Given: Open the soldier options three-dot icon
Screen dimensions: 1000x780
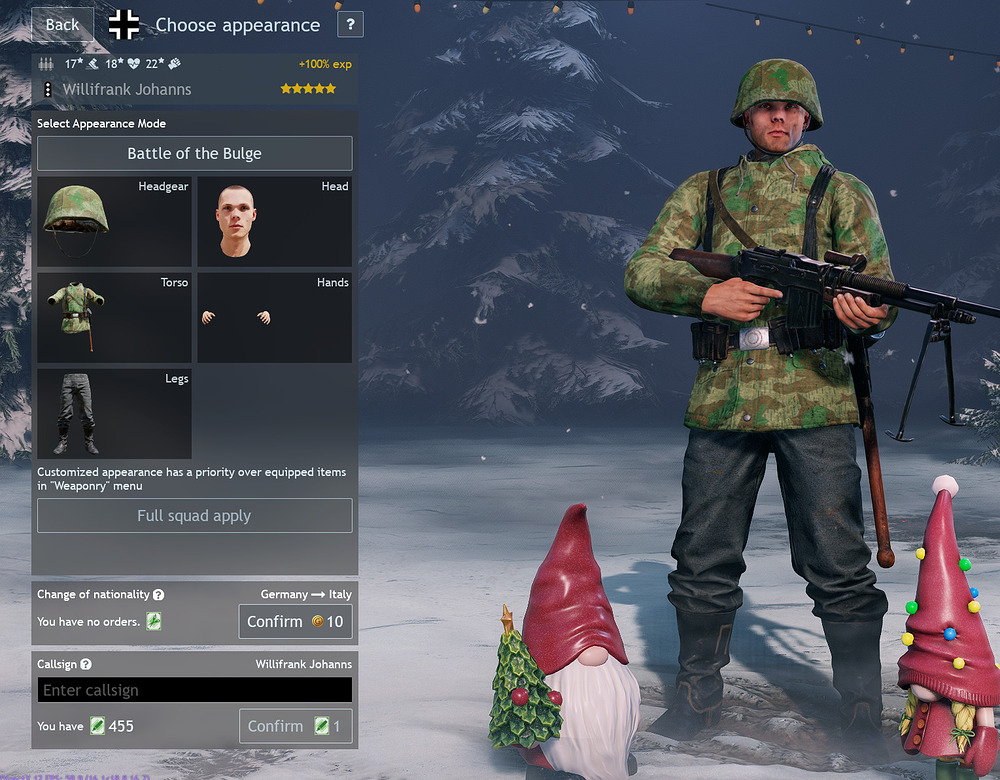Looking at the screenshot, I should pyautogui.click(x=47, y=90).
